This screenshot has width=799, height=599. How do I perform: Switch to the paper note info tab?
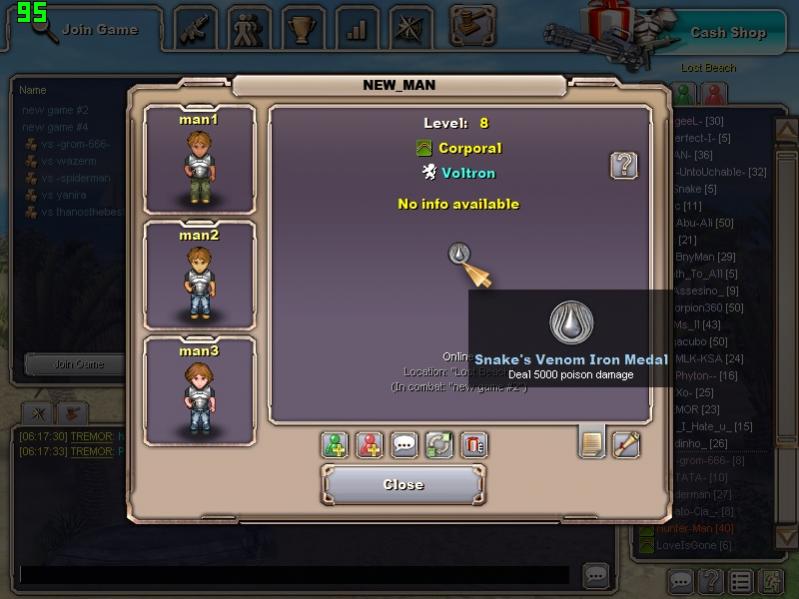pyautogui.click(x=592, y=443)
